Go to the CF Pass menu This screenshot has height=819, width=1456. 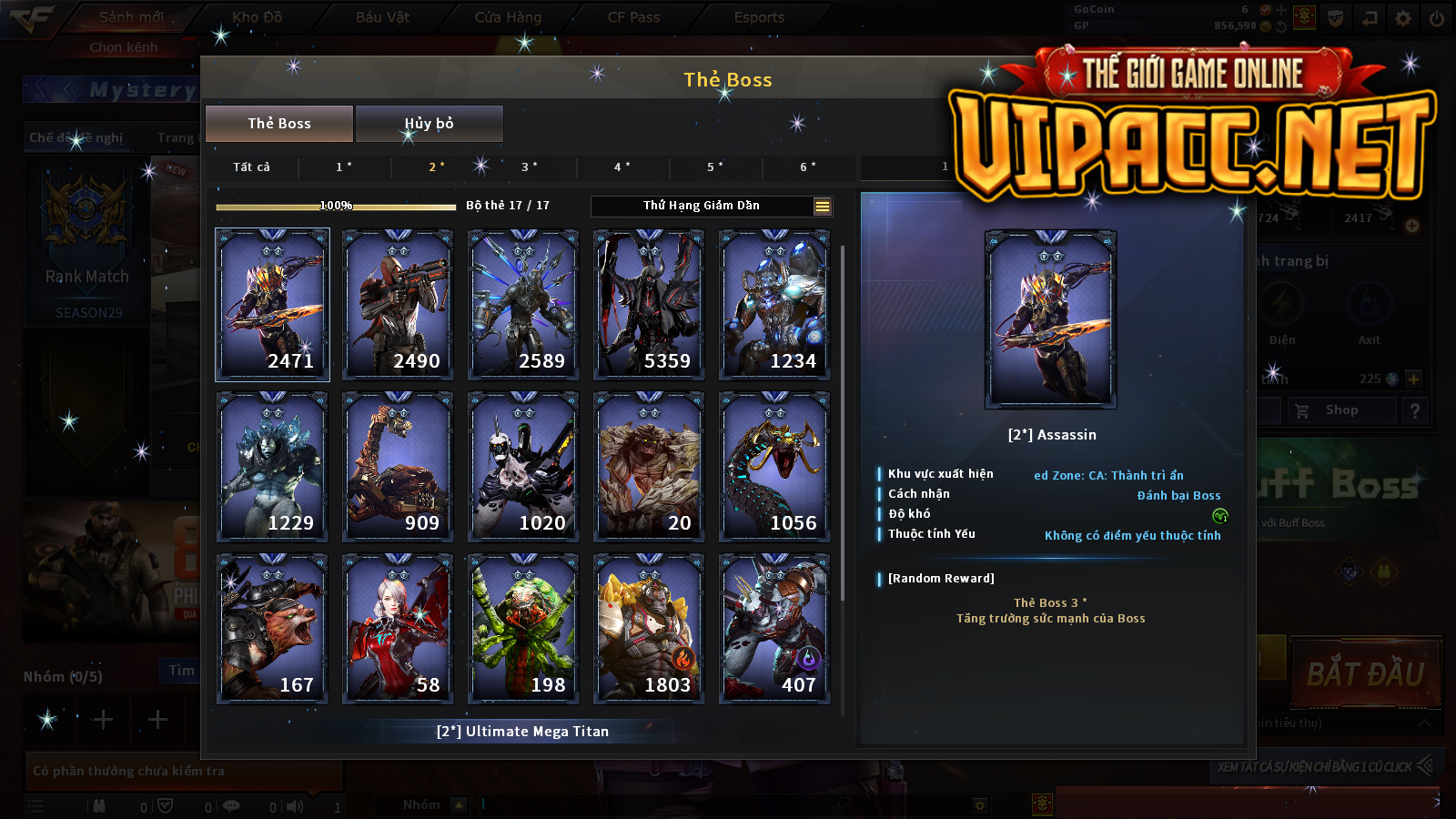[x=633, y=17]
